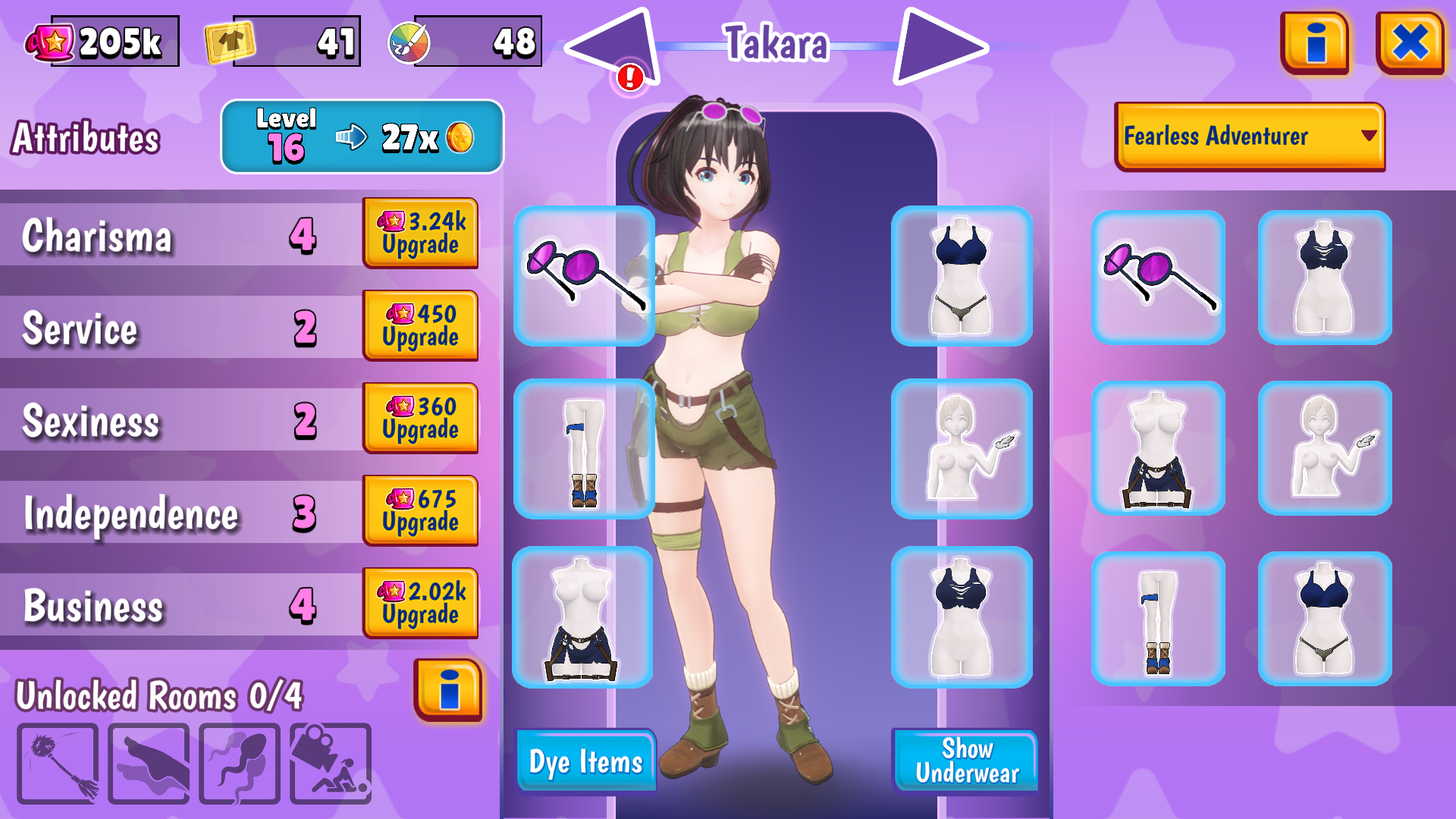Upgrade the Independence attribute
This screenshot has height=819, width=1456.
pyautogui.click(x=420, y=510)
